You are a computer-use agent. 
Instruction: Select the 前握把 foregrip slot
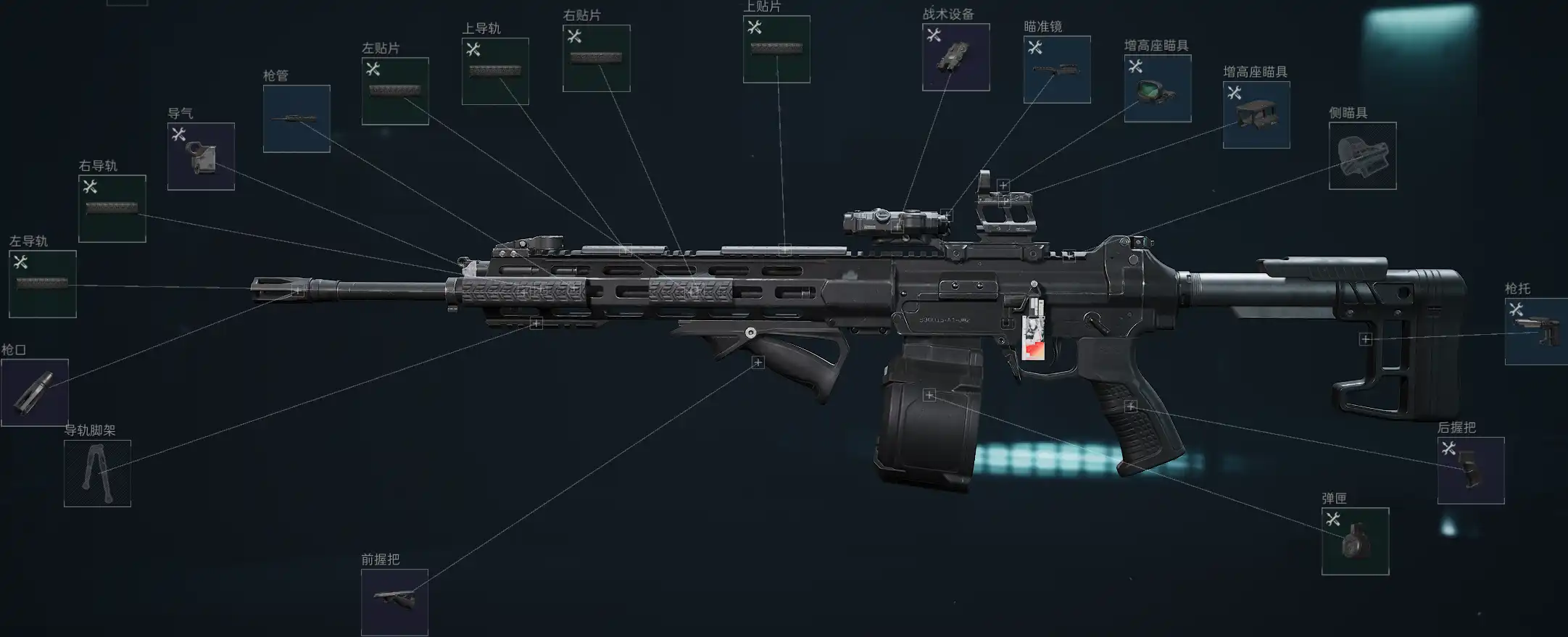pyautogui.click(x=394, y=602)
